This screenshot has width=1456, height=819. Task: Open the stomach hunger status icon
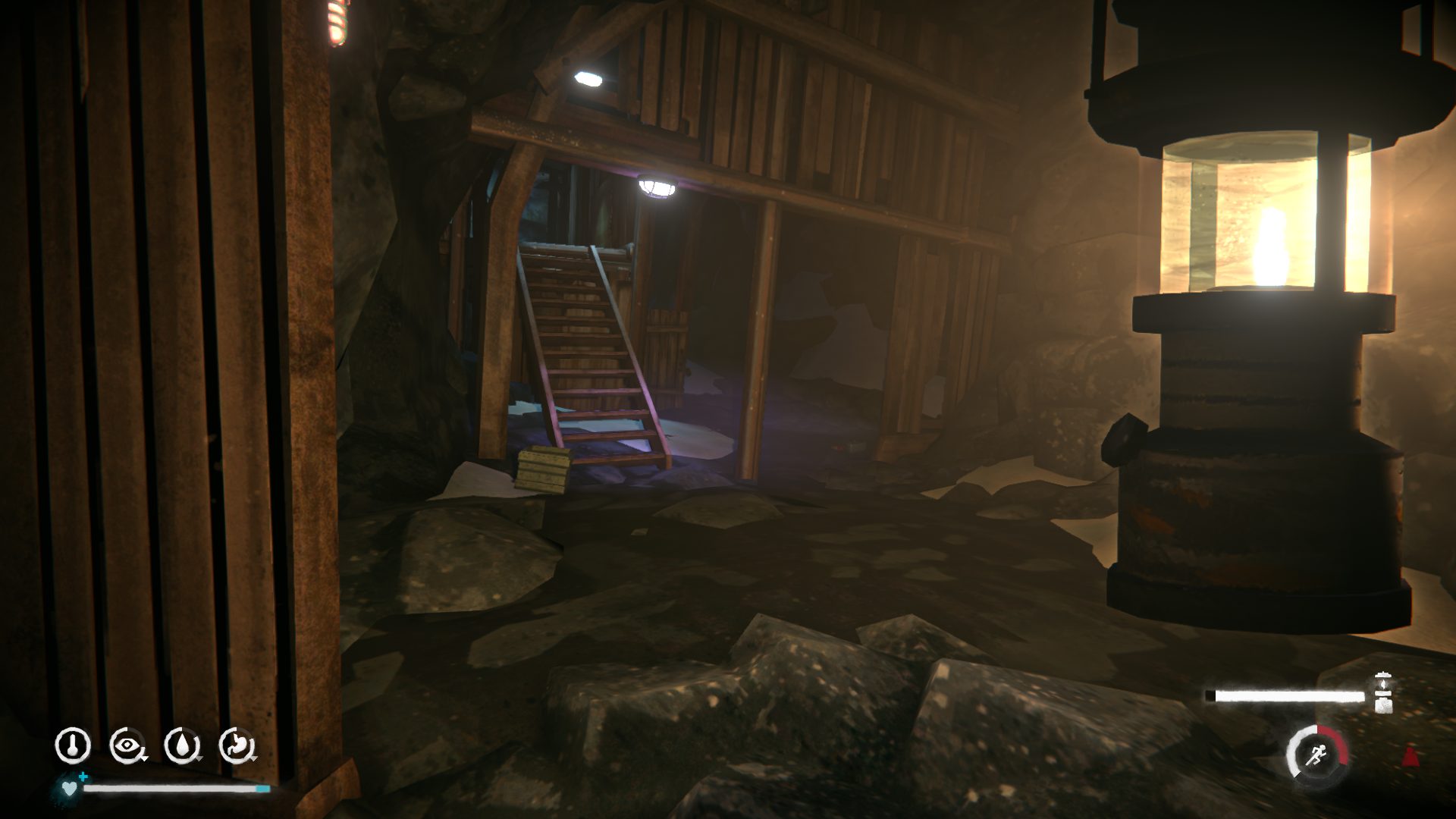[x=237, y=745]
